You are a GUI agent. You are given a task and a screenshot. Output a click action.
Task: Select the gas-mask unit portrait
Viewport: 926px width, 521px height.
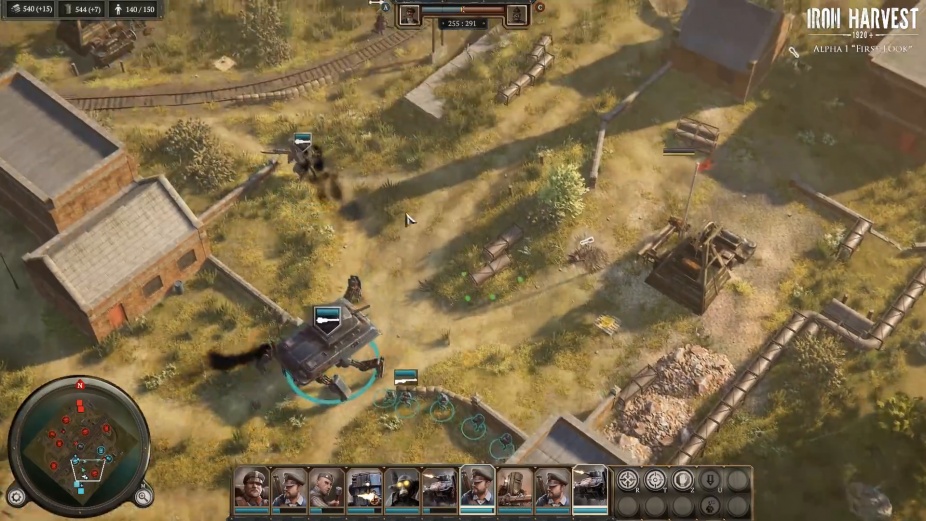pyautogui.click(x=402, y=487)
